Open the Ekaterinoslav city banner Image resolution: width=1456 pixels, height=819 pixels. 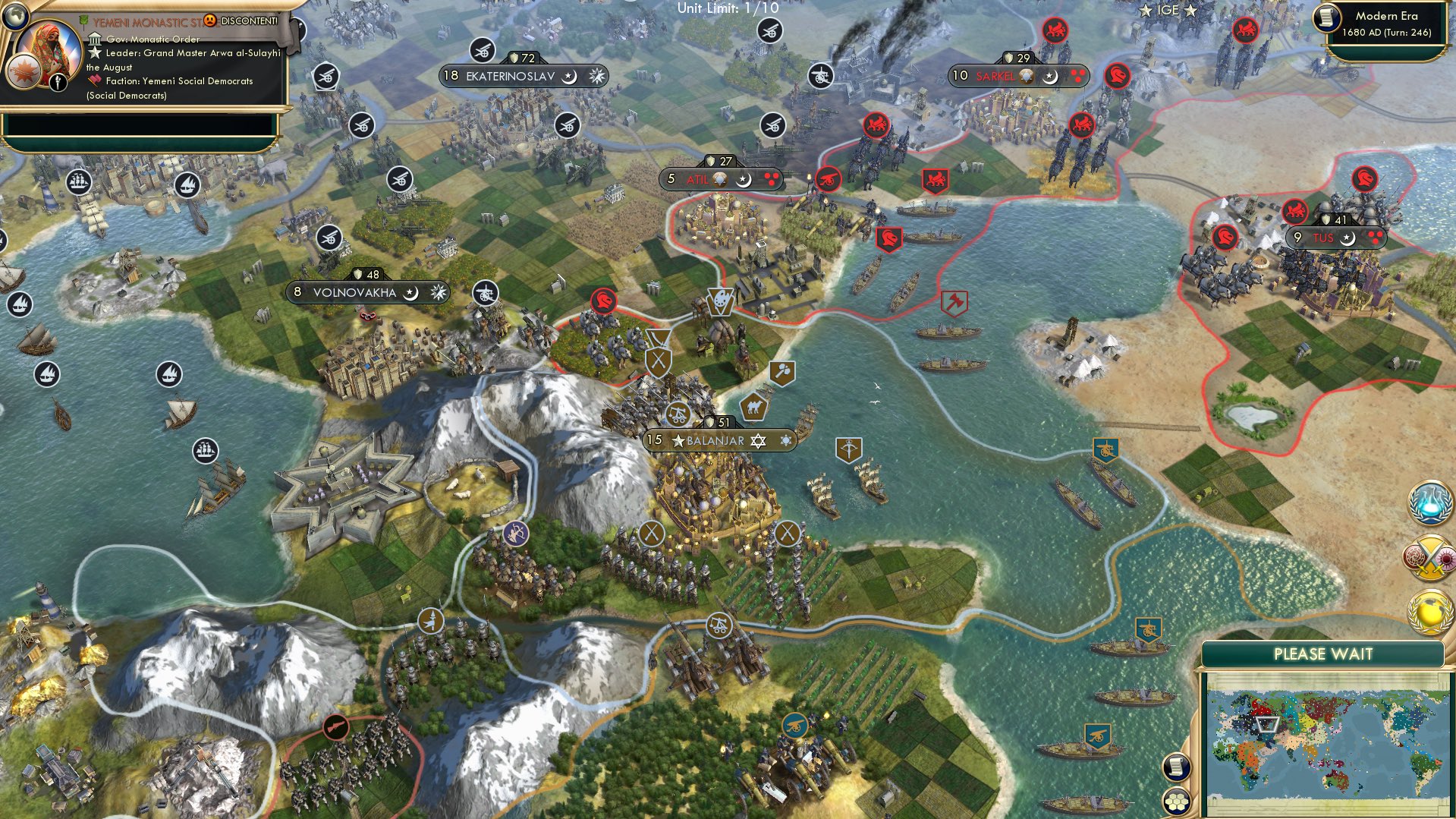pyautogui.click(x=524, y=75)
